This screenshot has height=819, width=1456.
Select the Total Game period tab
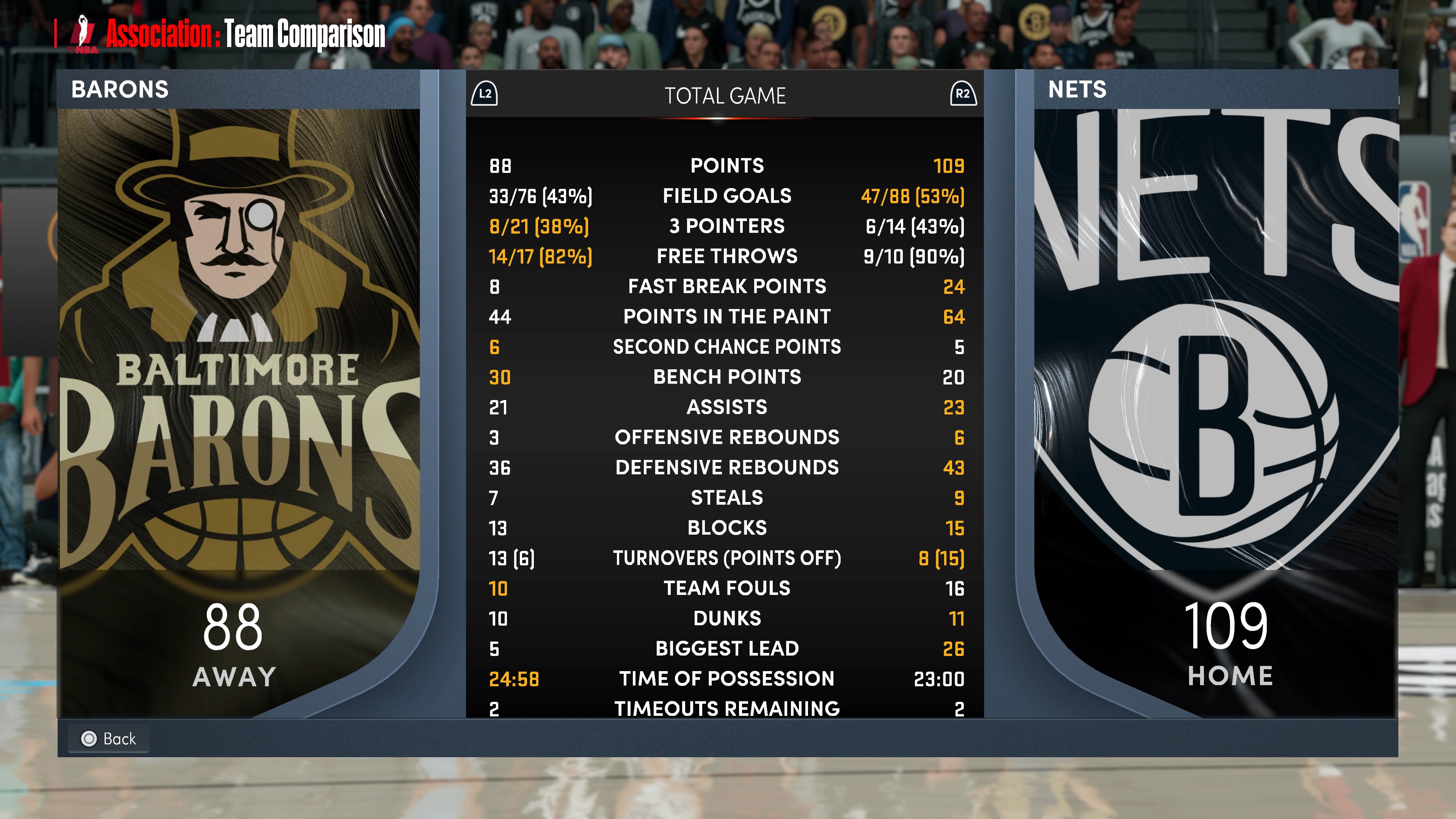coord(725,96)
